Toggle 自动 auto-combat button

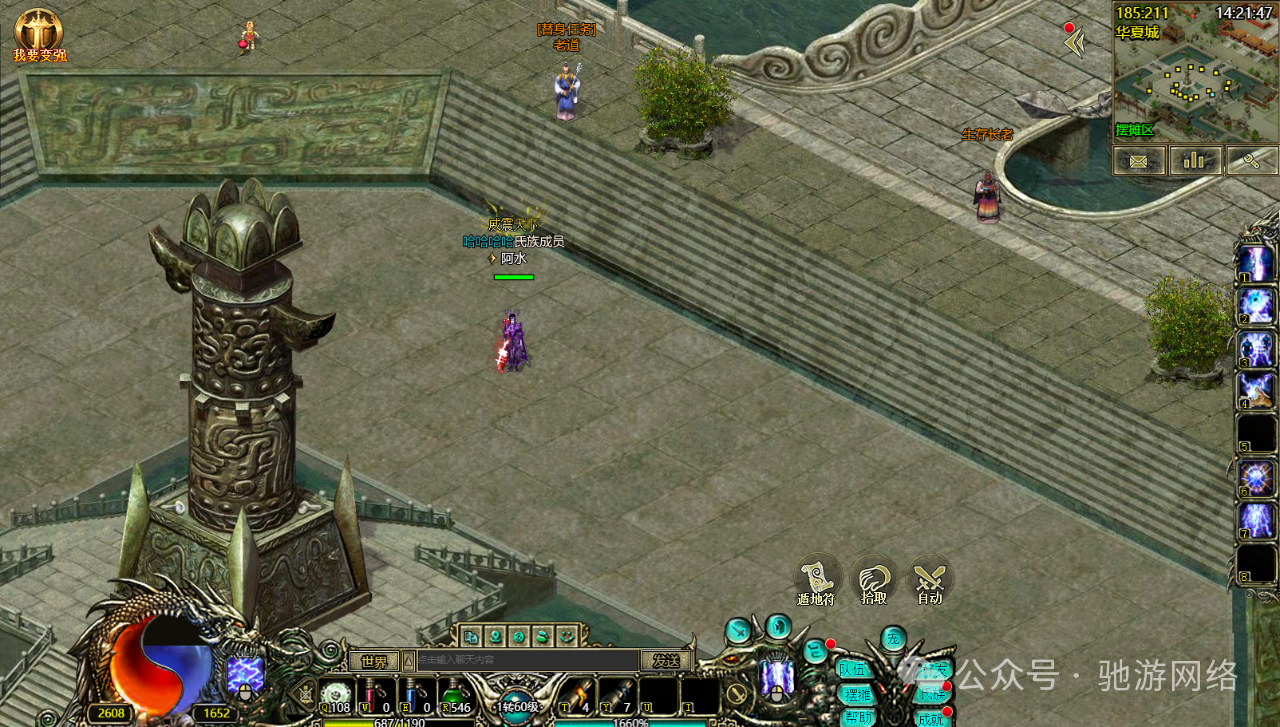[x=930, y=578]
